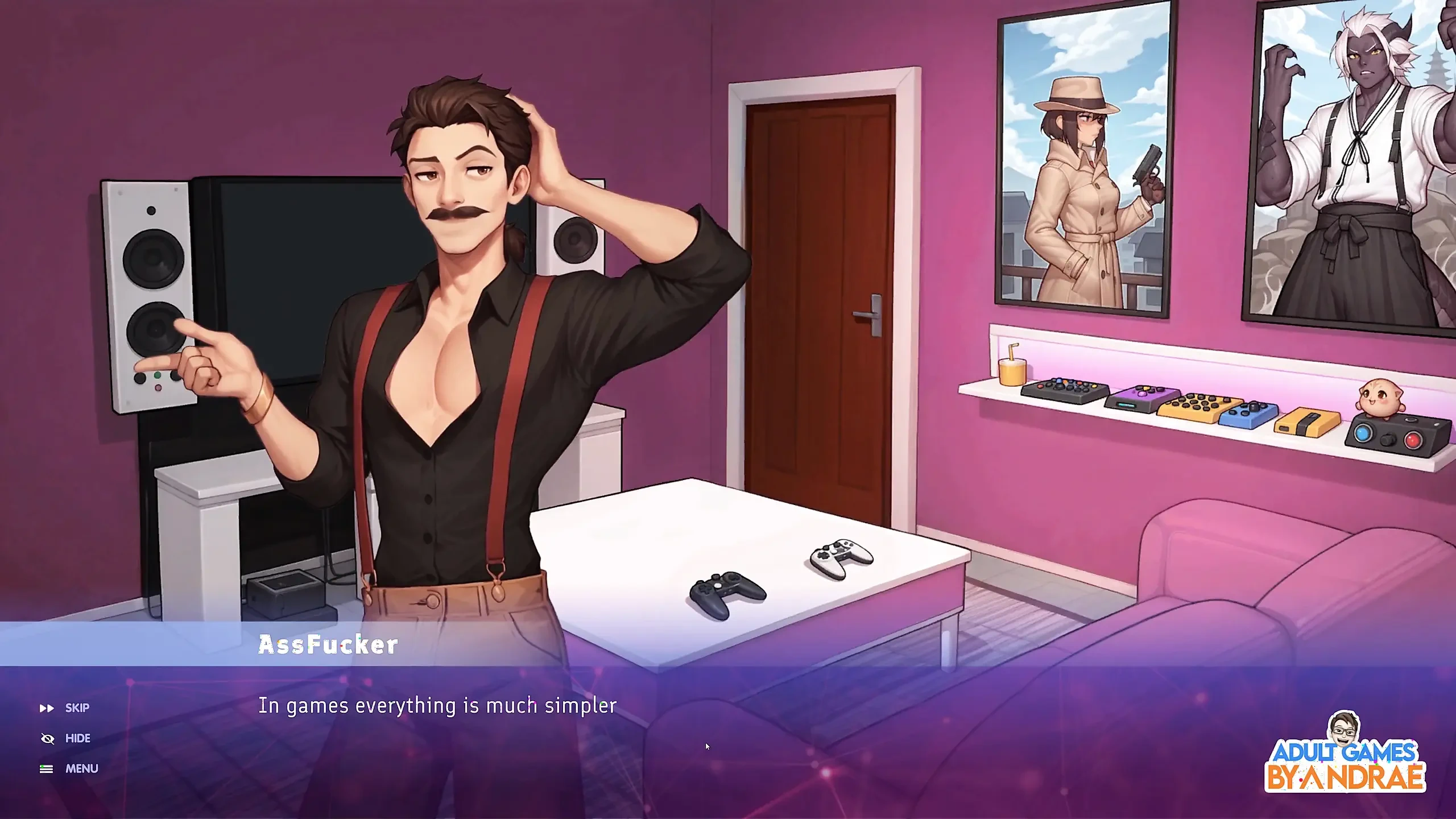Click the black arcade stick on the shelf
This screenshot has width=1456, height=819.
tap(1064, 390)
